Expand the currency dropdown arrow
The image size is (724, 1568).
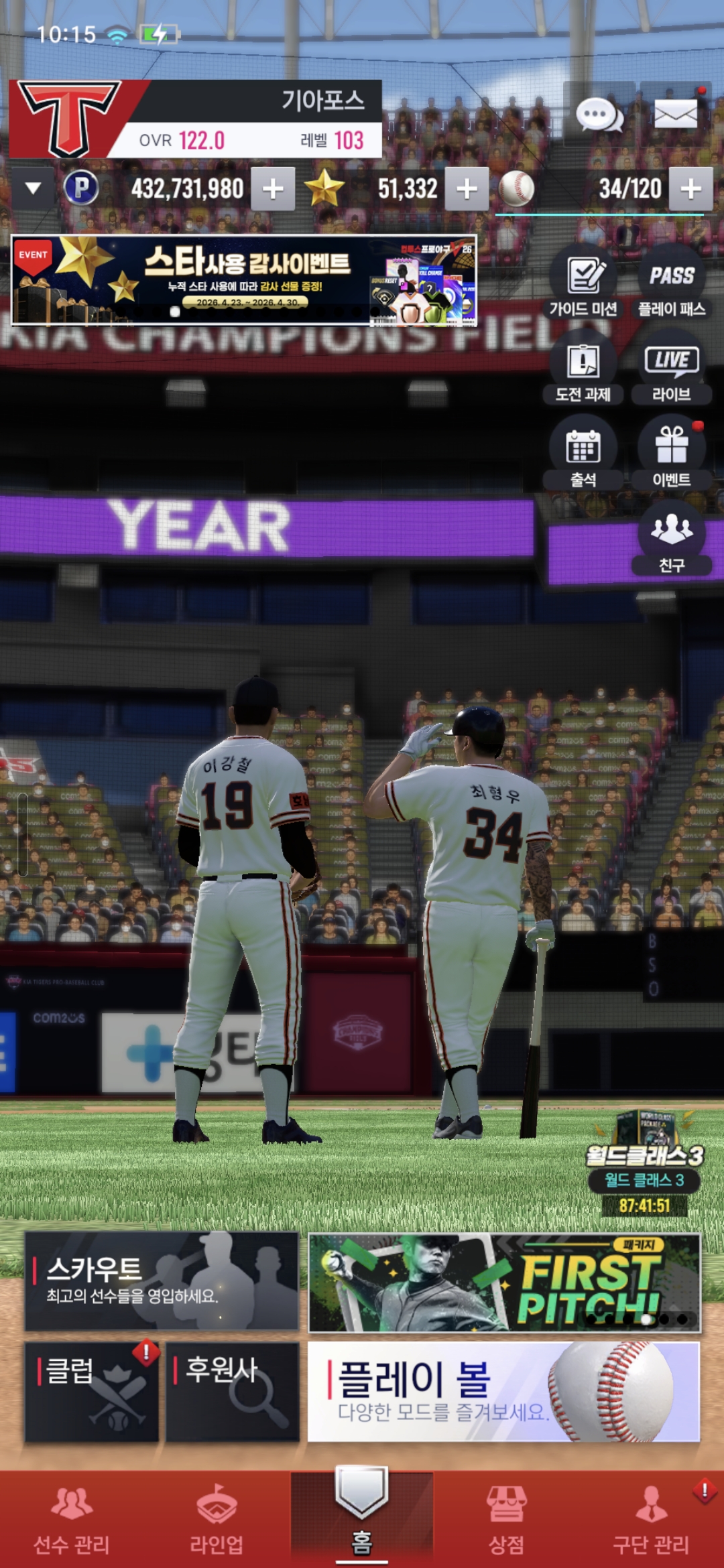[33, 189]
